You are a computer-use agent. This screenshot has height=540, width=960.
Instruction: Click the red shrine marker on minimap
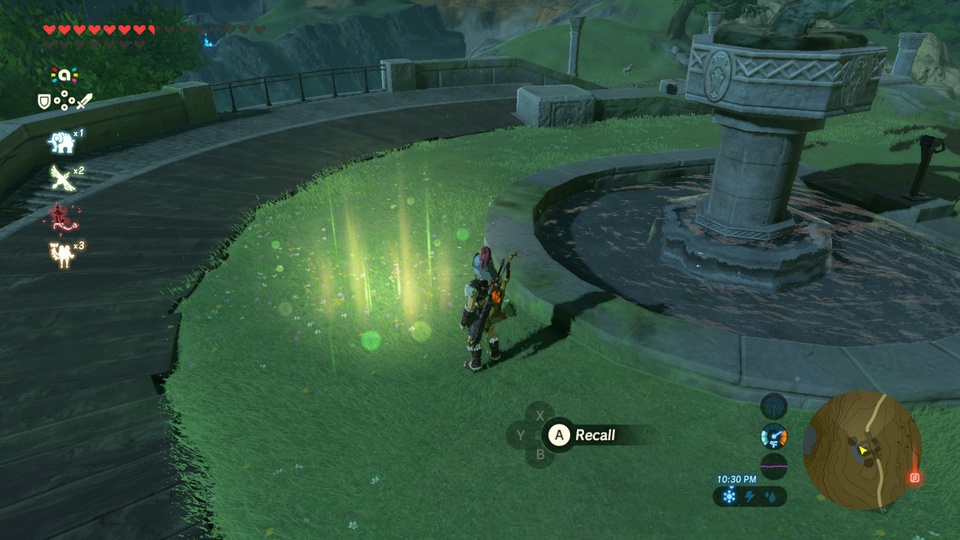[x=914, y=478]
